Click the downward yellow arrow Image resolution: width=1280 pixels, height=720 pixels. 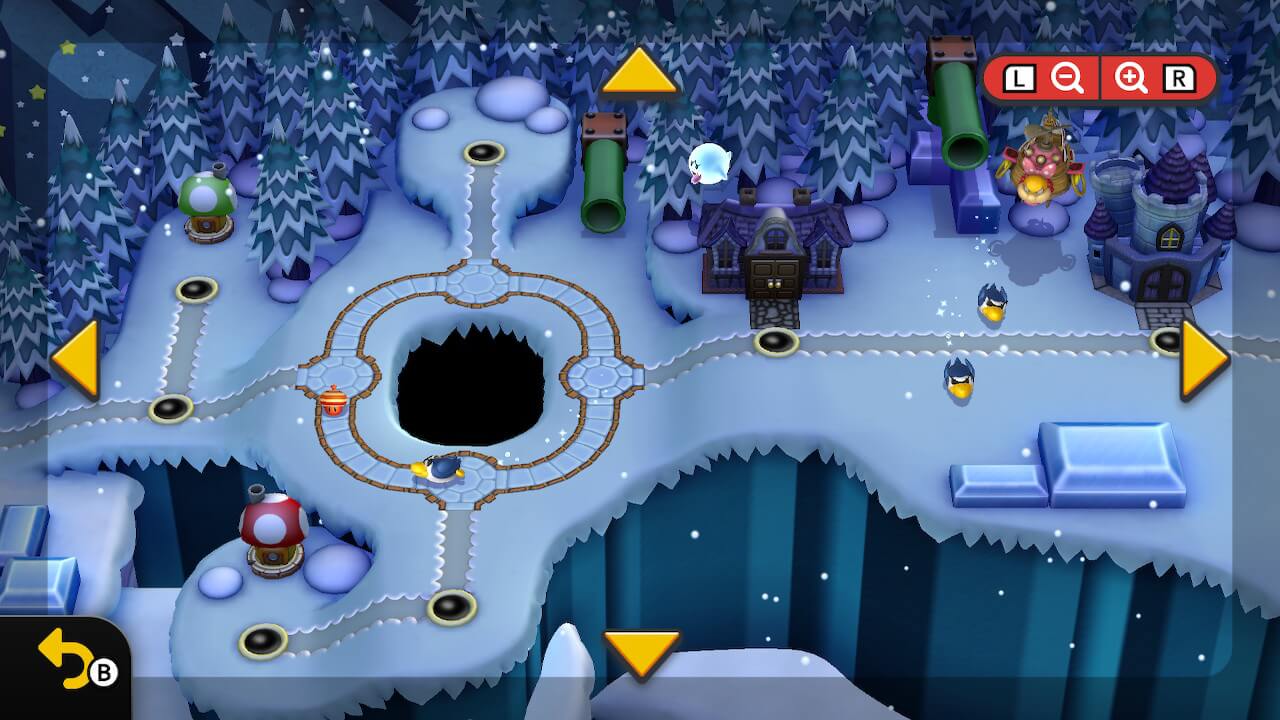tap(641, 653)
